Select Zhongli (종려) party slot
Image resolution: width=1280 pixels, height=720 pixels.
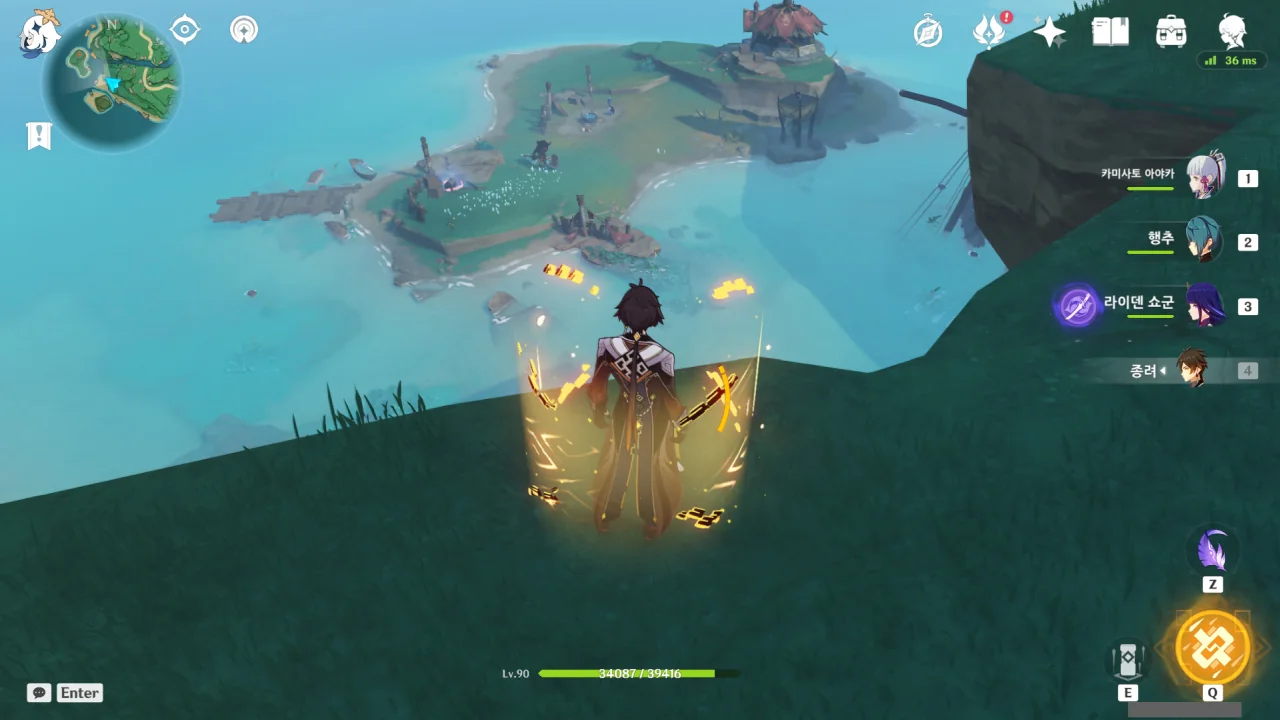(1192, 369)
